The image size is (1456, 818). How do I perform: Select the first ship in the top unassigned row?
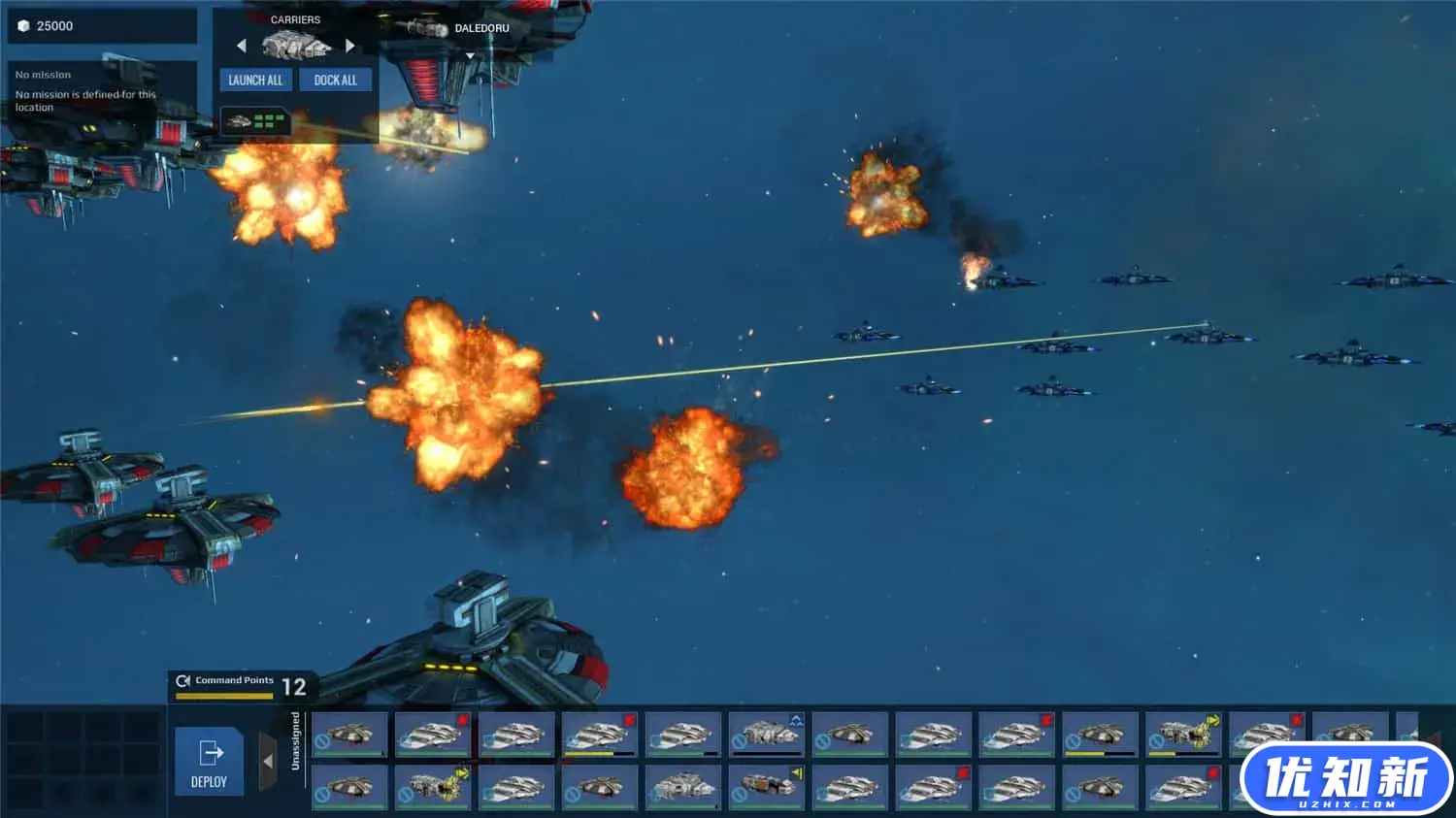[350, 735]
